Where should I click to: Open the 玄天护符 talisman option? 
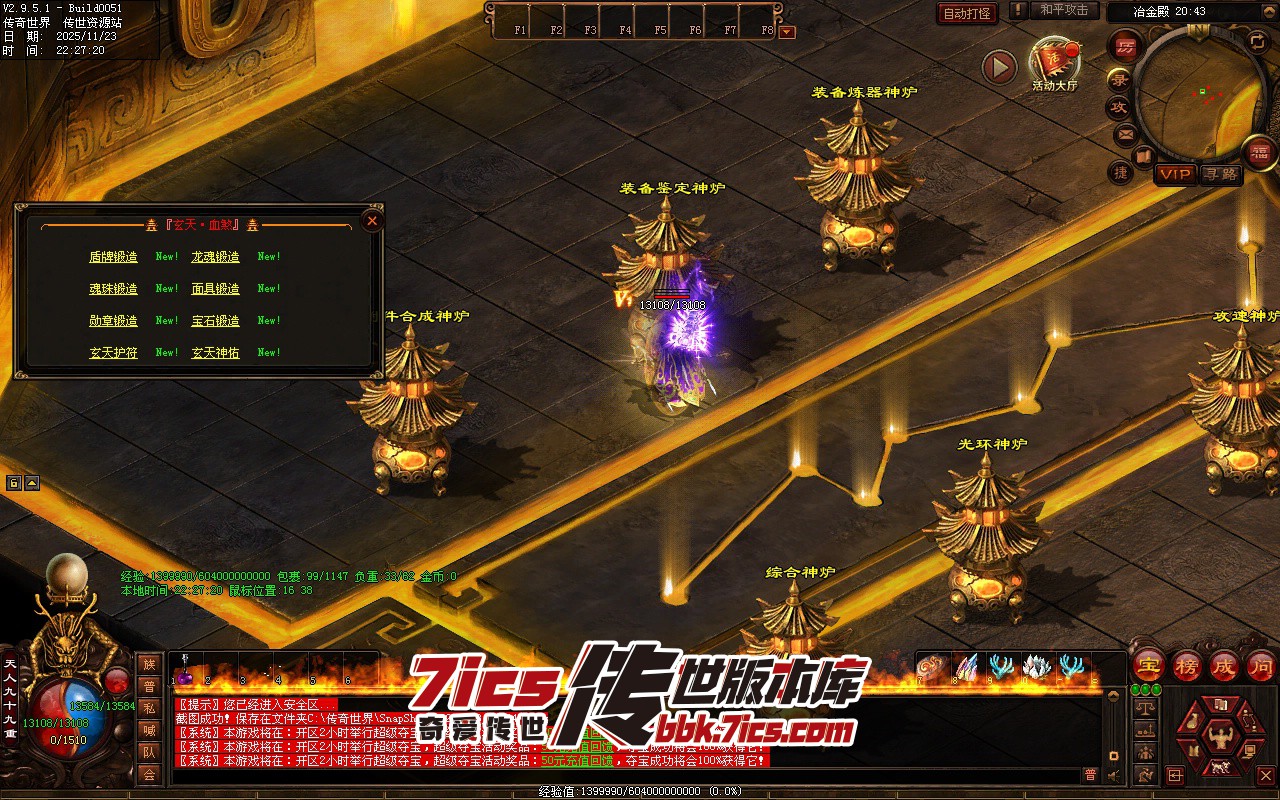pos(113,353)
